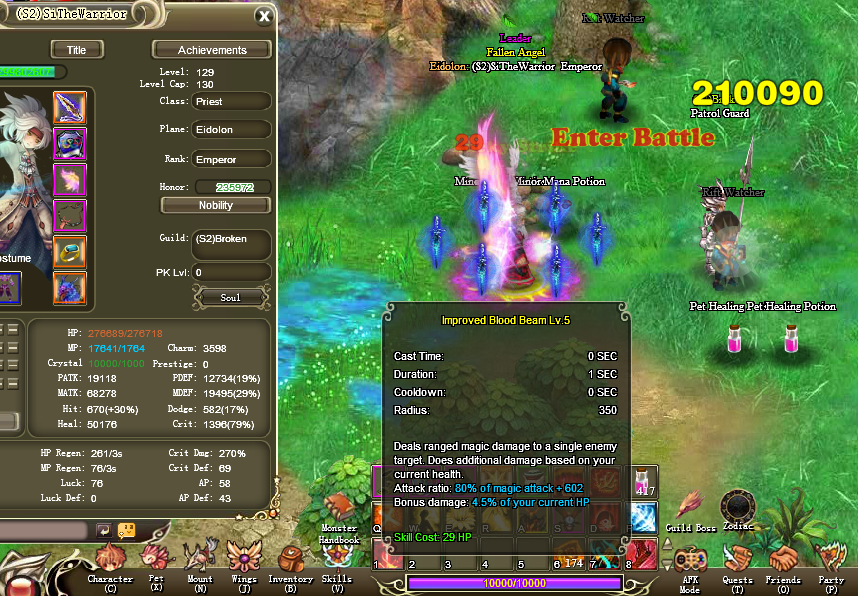Select the pink wings equipment slot
This screenshot has height=598, width=858.
pos(69,180)
